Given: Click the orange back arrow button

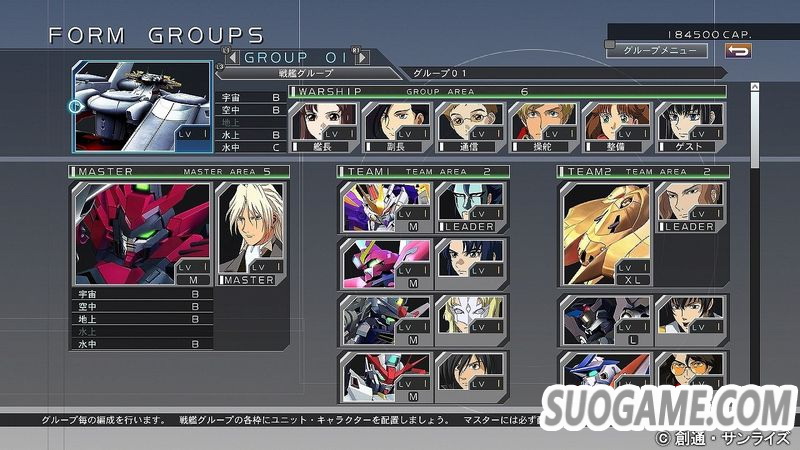Looking at the screenshot, I should (739, 49).
